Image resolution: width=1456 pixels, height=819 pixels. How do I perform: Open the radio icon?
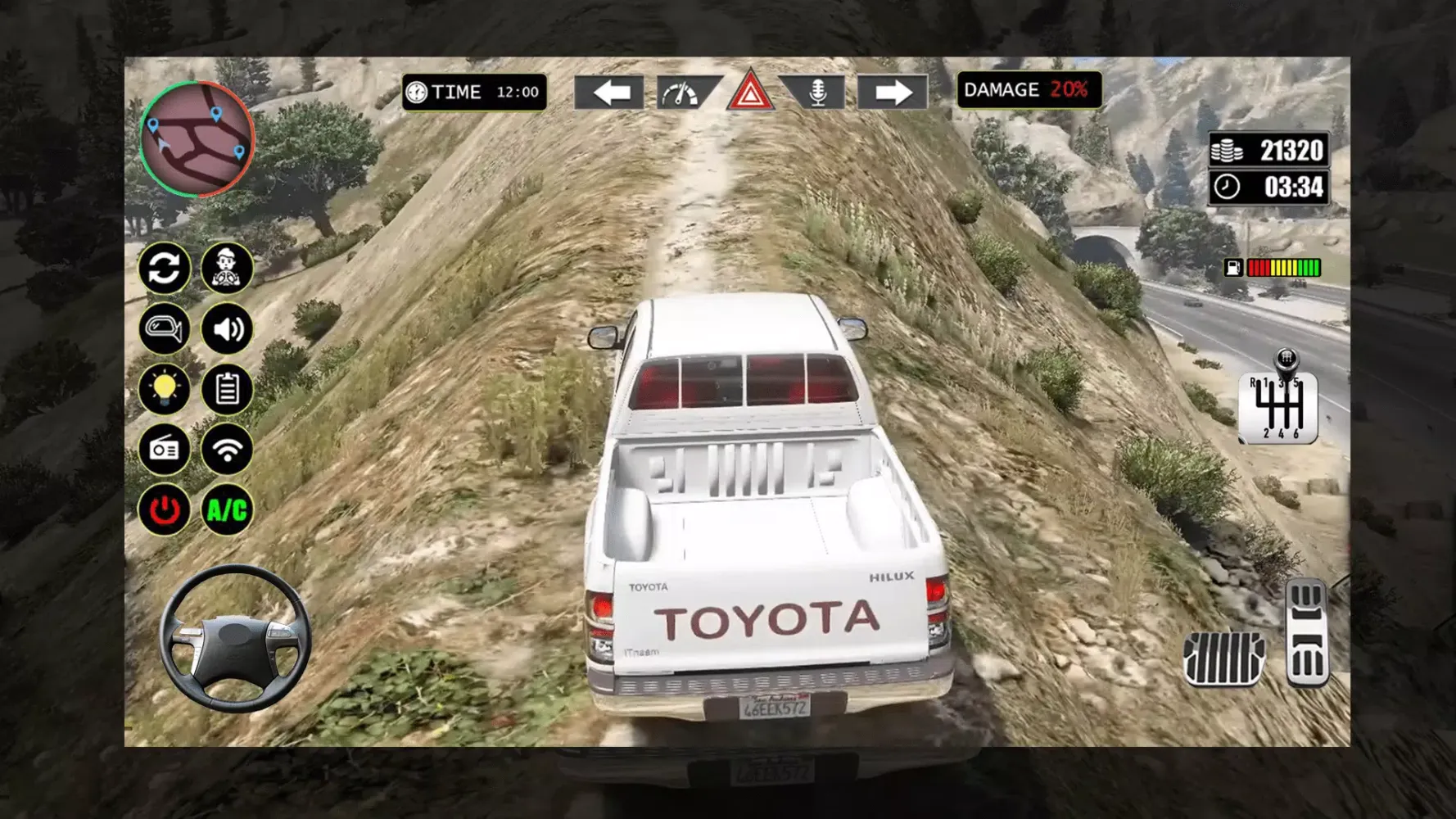coord(165,450)
